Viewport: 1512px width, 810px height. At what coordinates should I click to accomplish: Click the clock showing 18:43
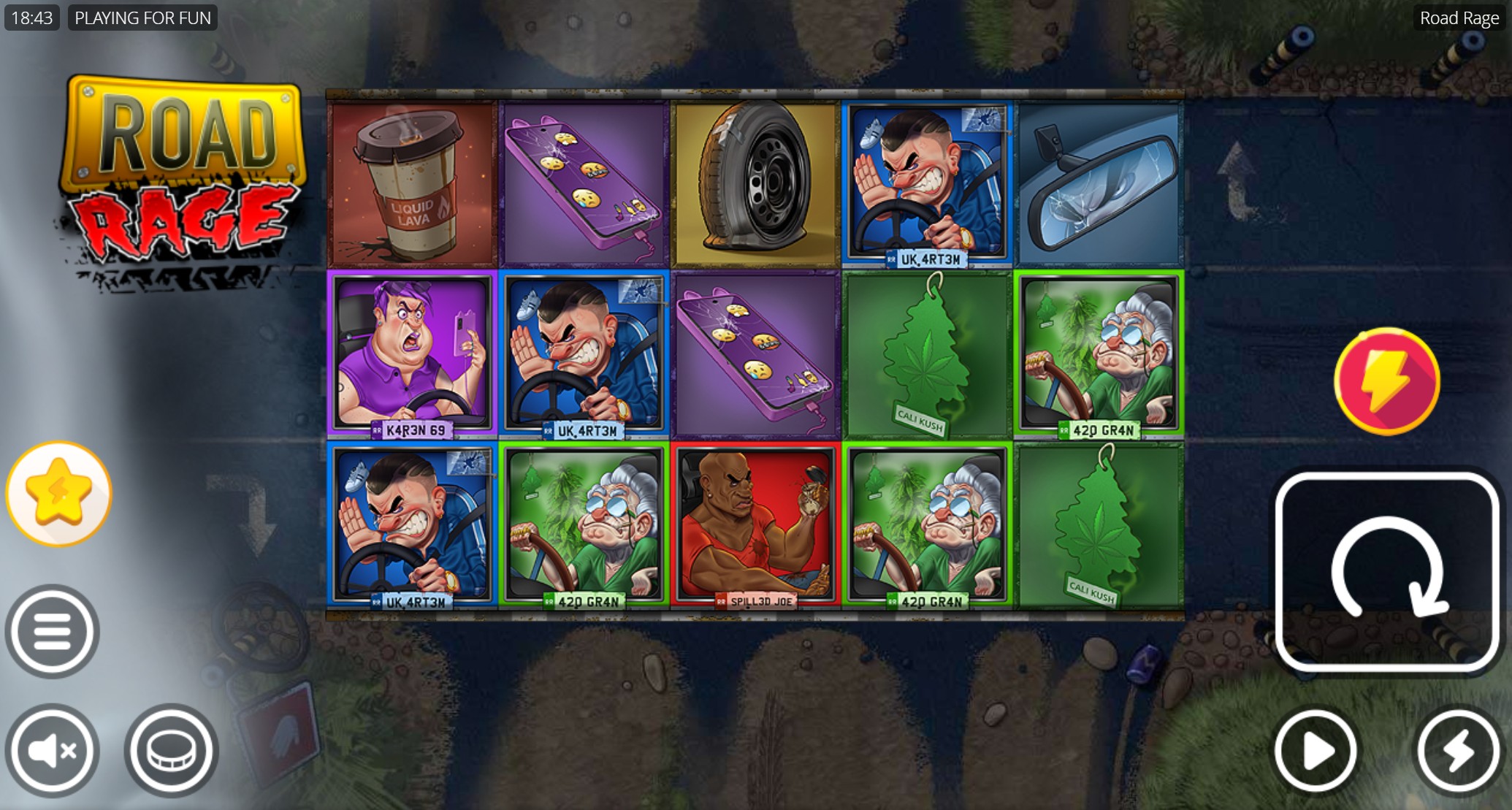tap(31, 18)
